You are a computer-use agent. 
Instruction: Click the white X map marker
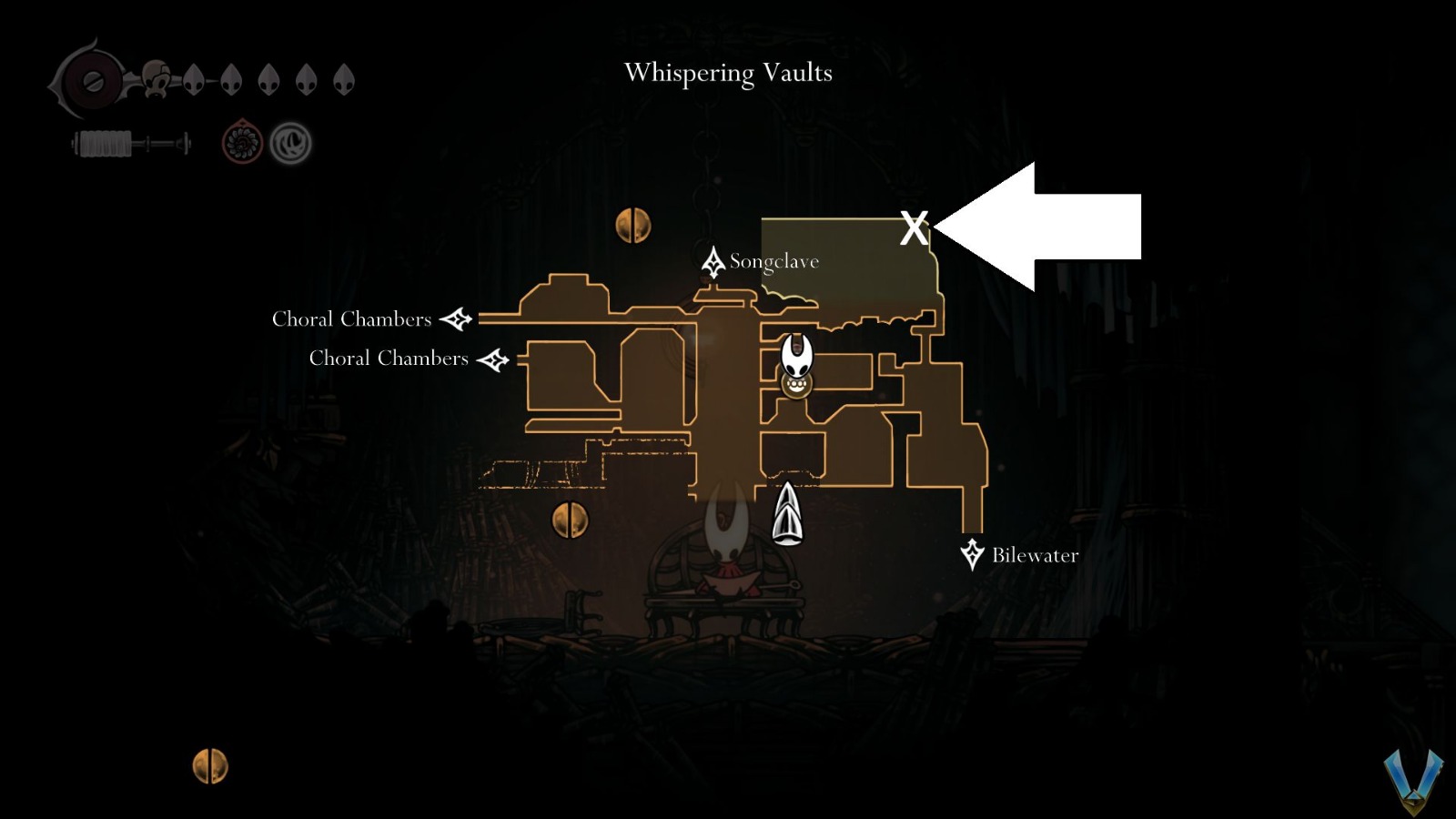914,228
